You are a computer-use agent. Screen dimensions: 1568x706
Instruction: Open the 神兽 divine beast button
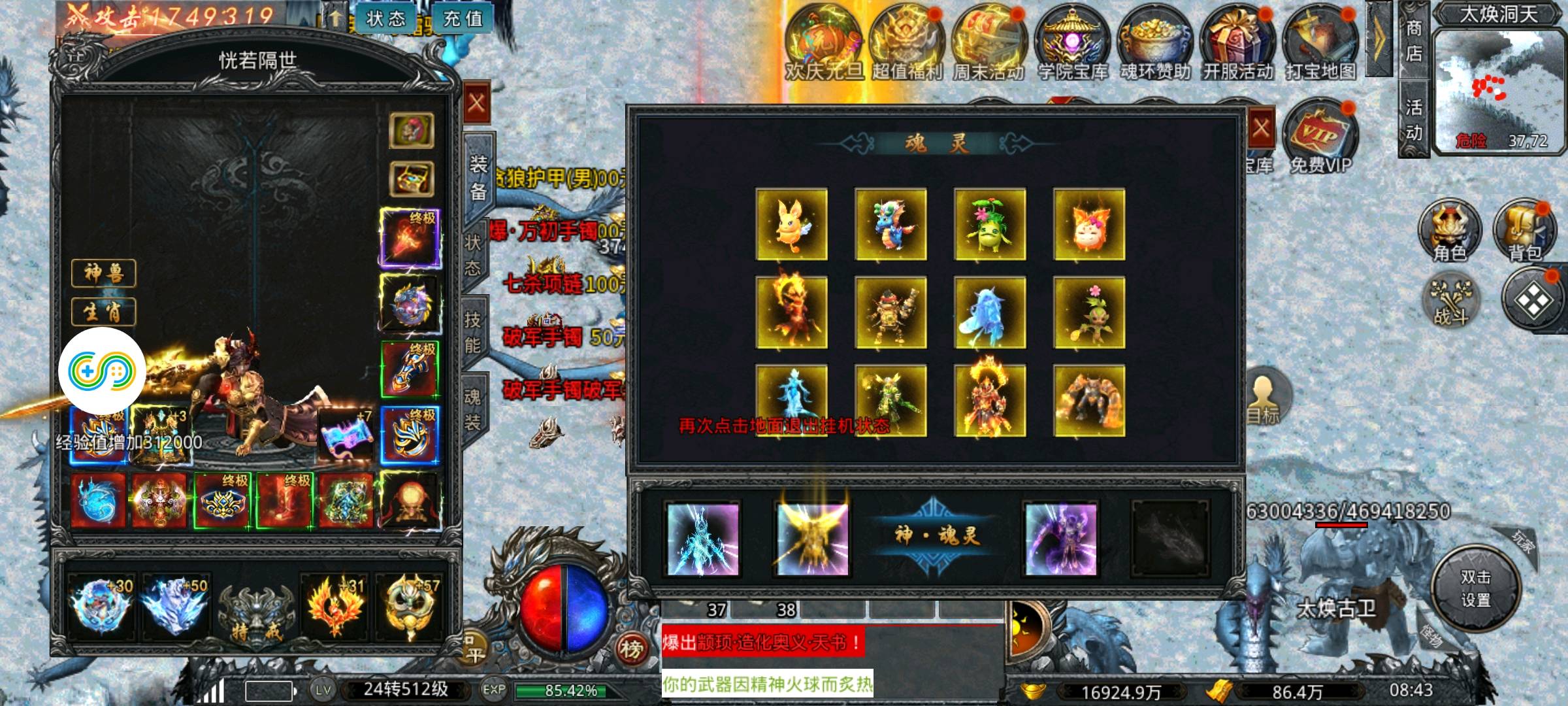103,273
